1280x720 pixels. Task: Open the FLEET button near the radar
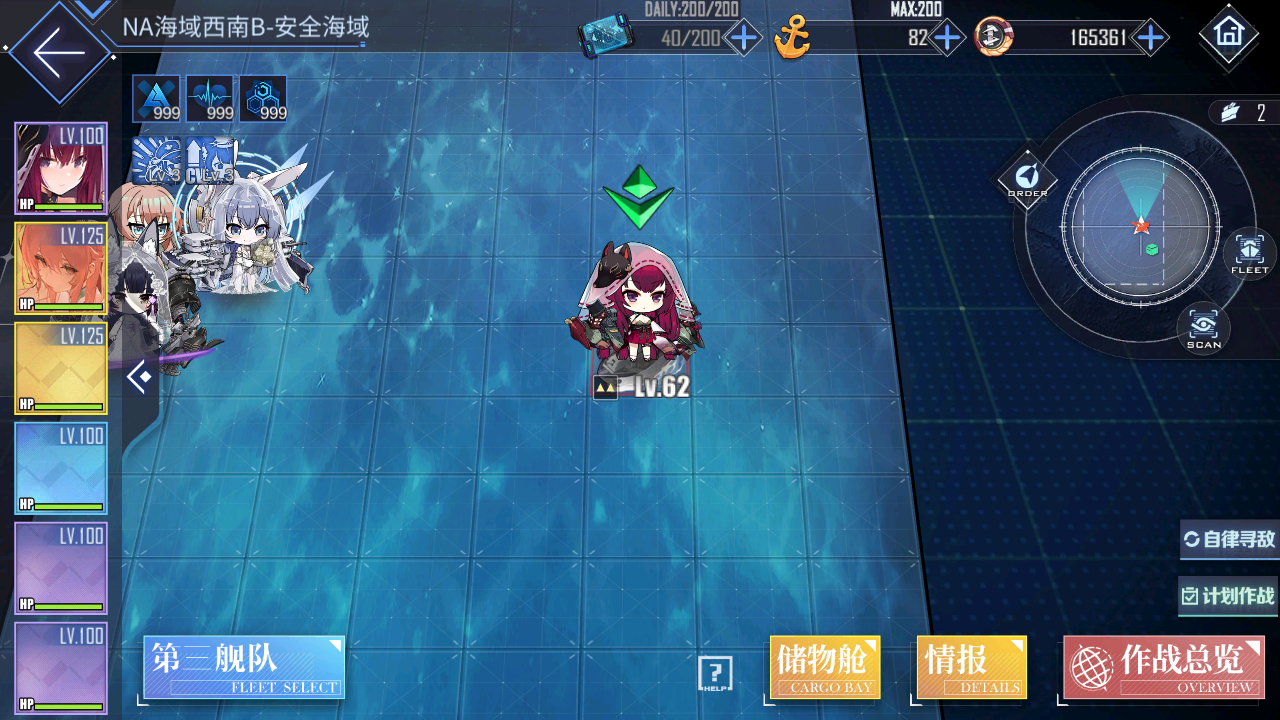click(x=1249, y=252)
